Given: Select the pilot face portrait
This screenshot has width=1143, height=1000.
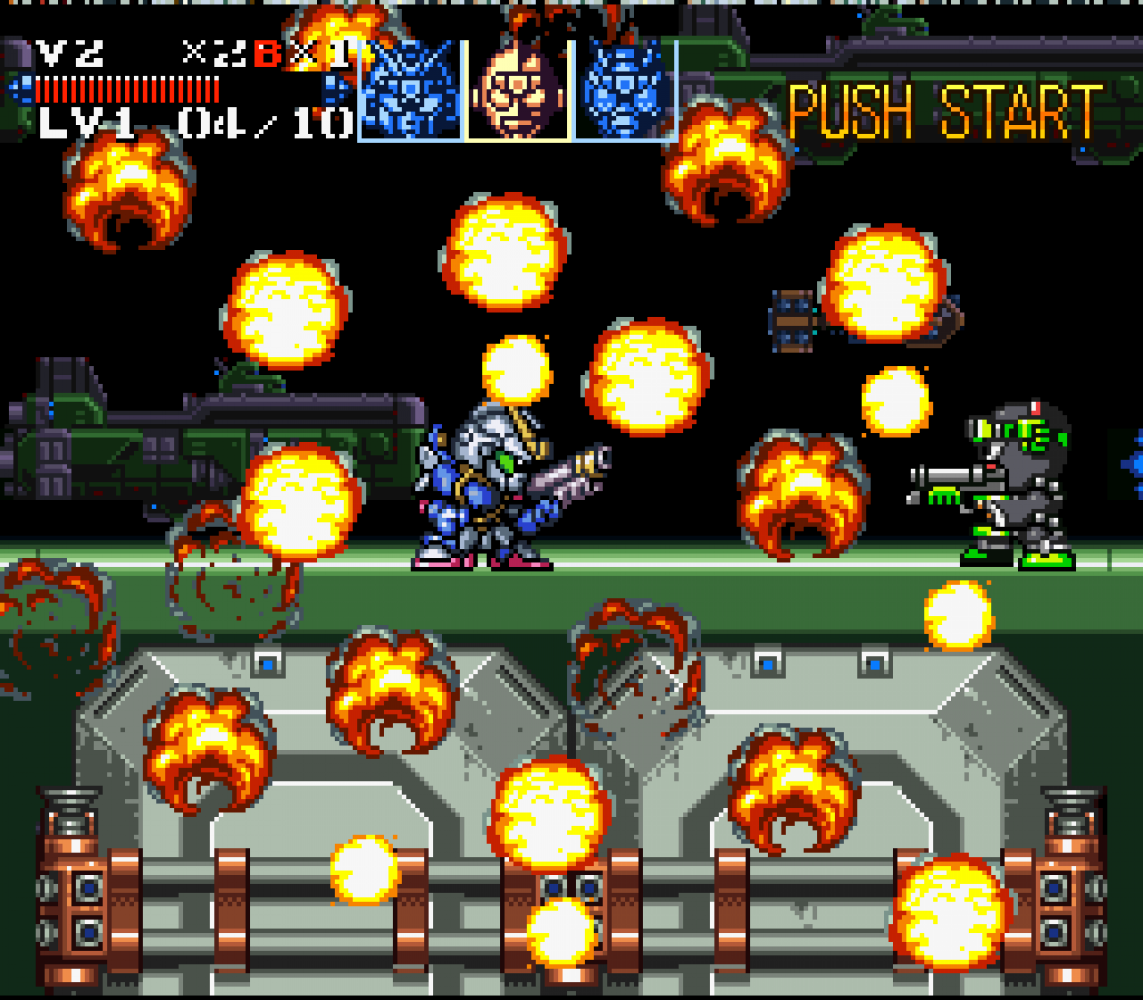Looking at the screenshot, I should click(518, 90).
